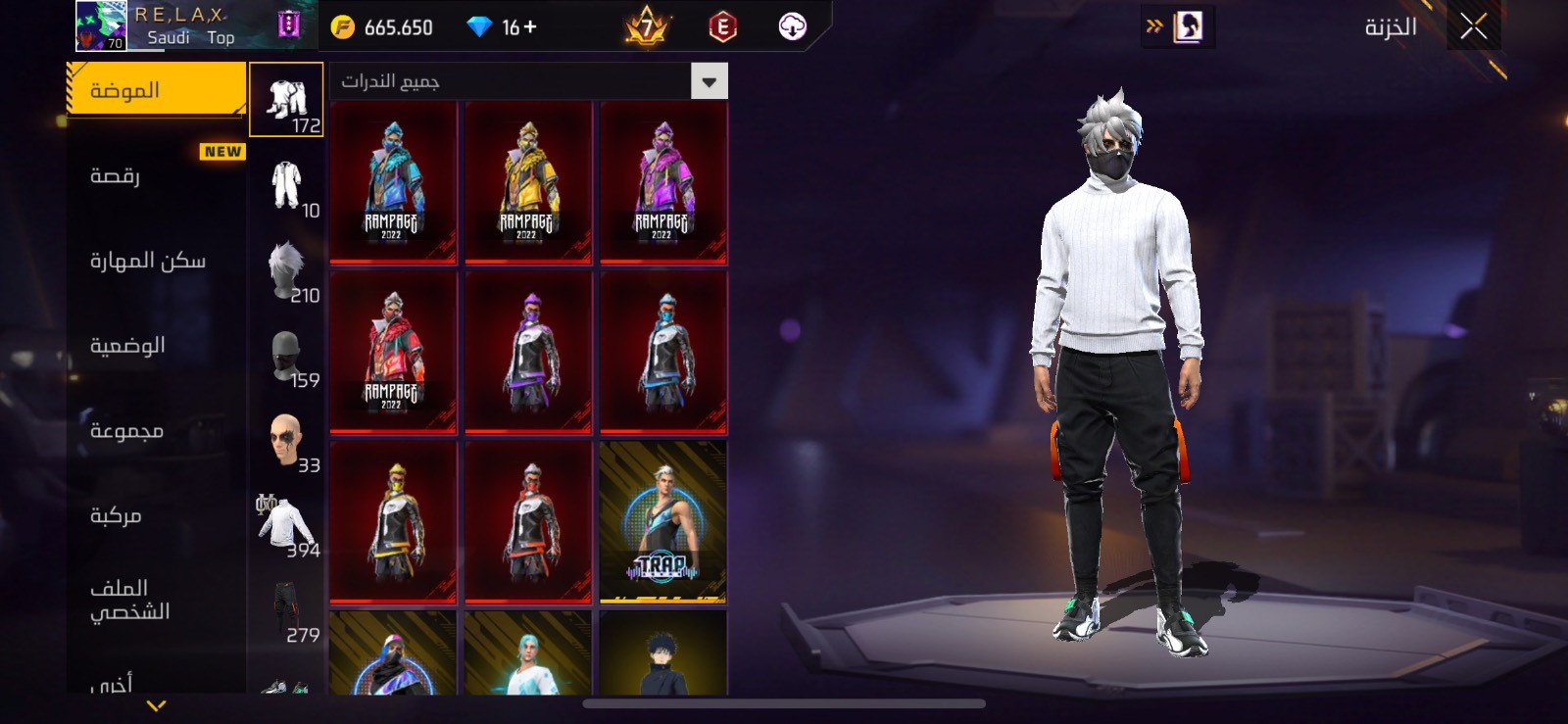Viewport: 1568px width, 724px height.
Task: Select the full outfit sets category (172)
Action: (x=286, y=100)
